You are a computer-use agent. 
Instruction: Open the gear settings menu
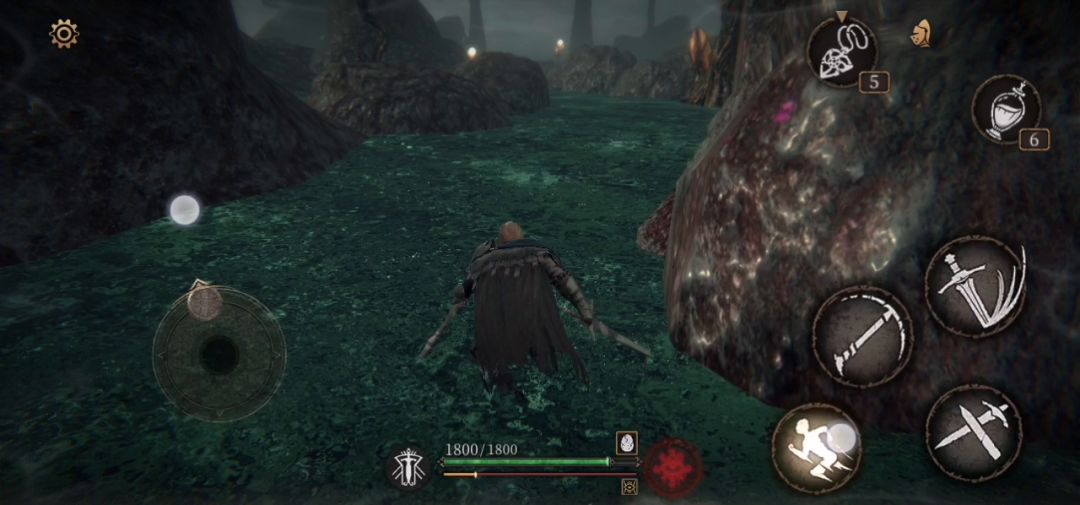point(64,34)
